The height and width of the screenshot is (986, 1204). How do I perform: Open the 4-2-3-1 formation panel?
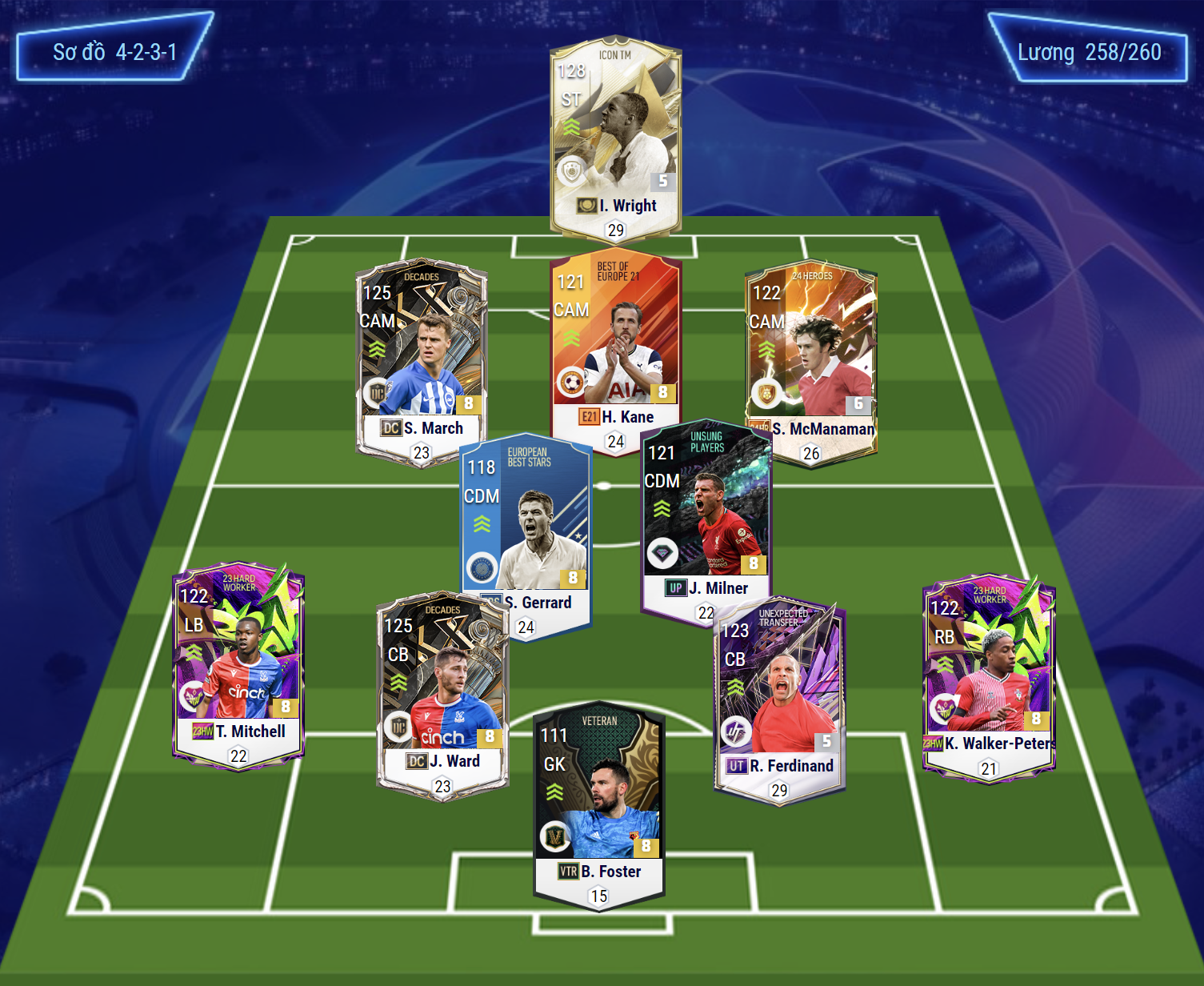114,52
